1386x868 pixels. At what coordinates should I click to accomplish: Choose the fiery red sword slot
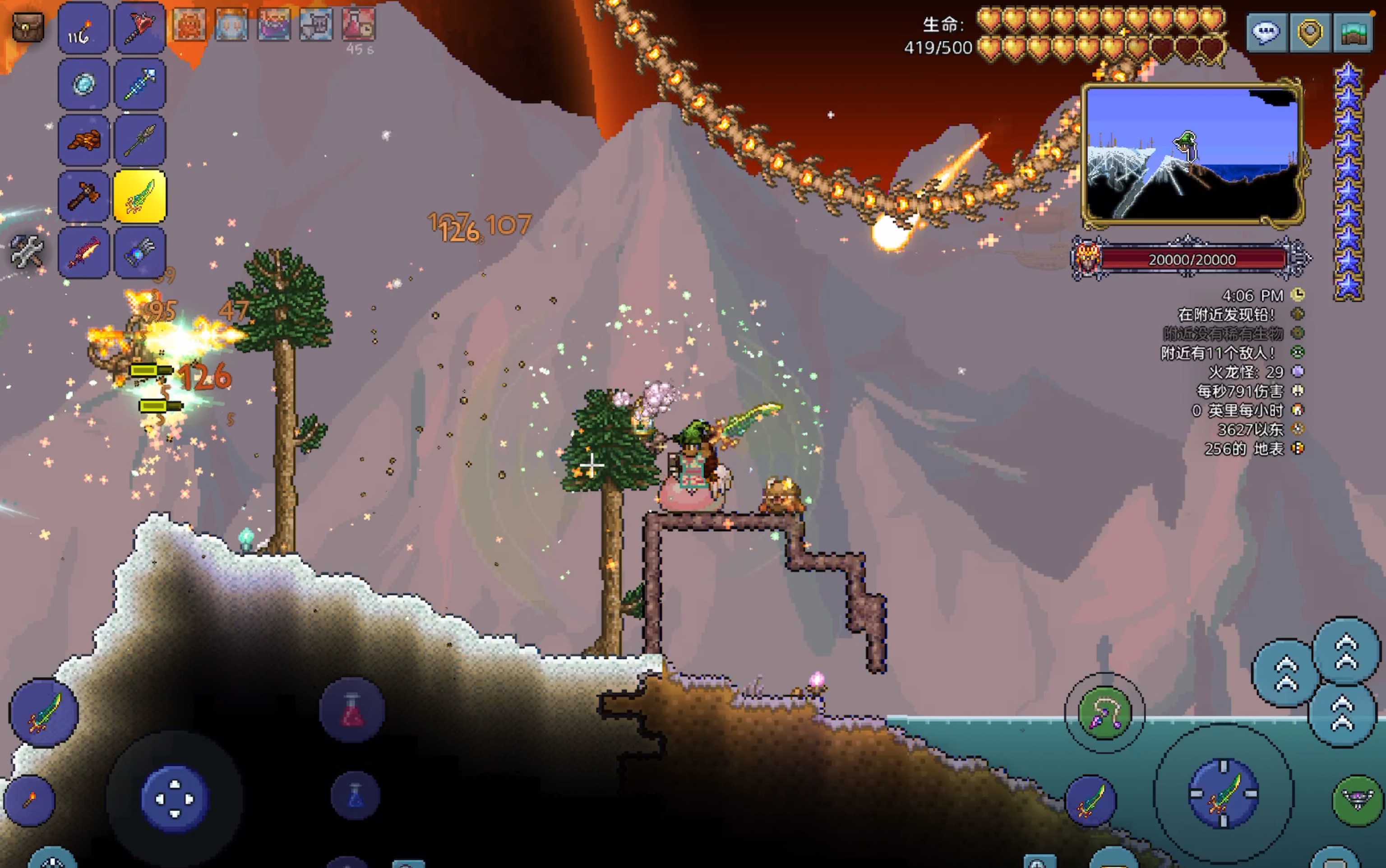[83, 253]
